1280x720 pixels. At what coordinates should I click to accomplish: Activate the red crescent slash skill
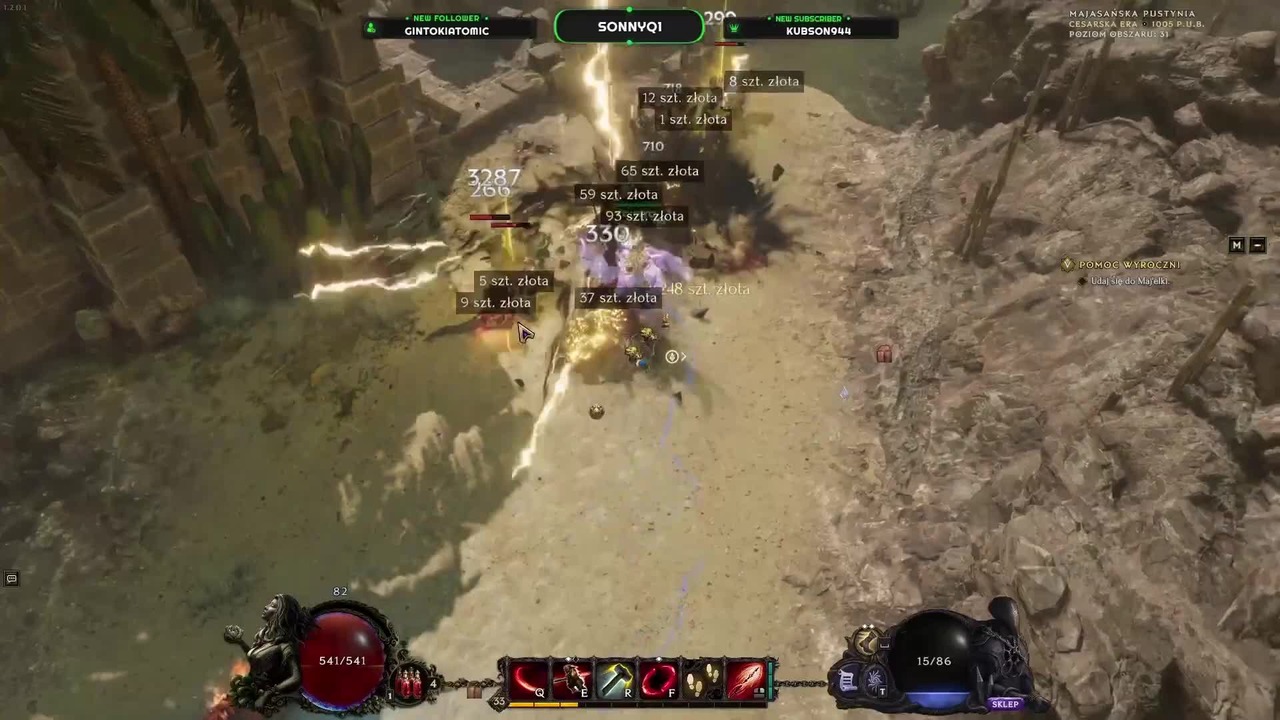[x=529, y=680]
